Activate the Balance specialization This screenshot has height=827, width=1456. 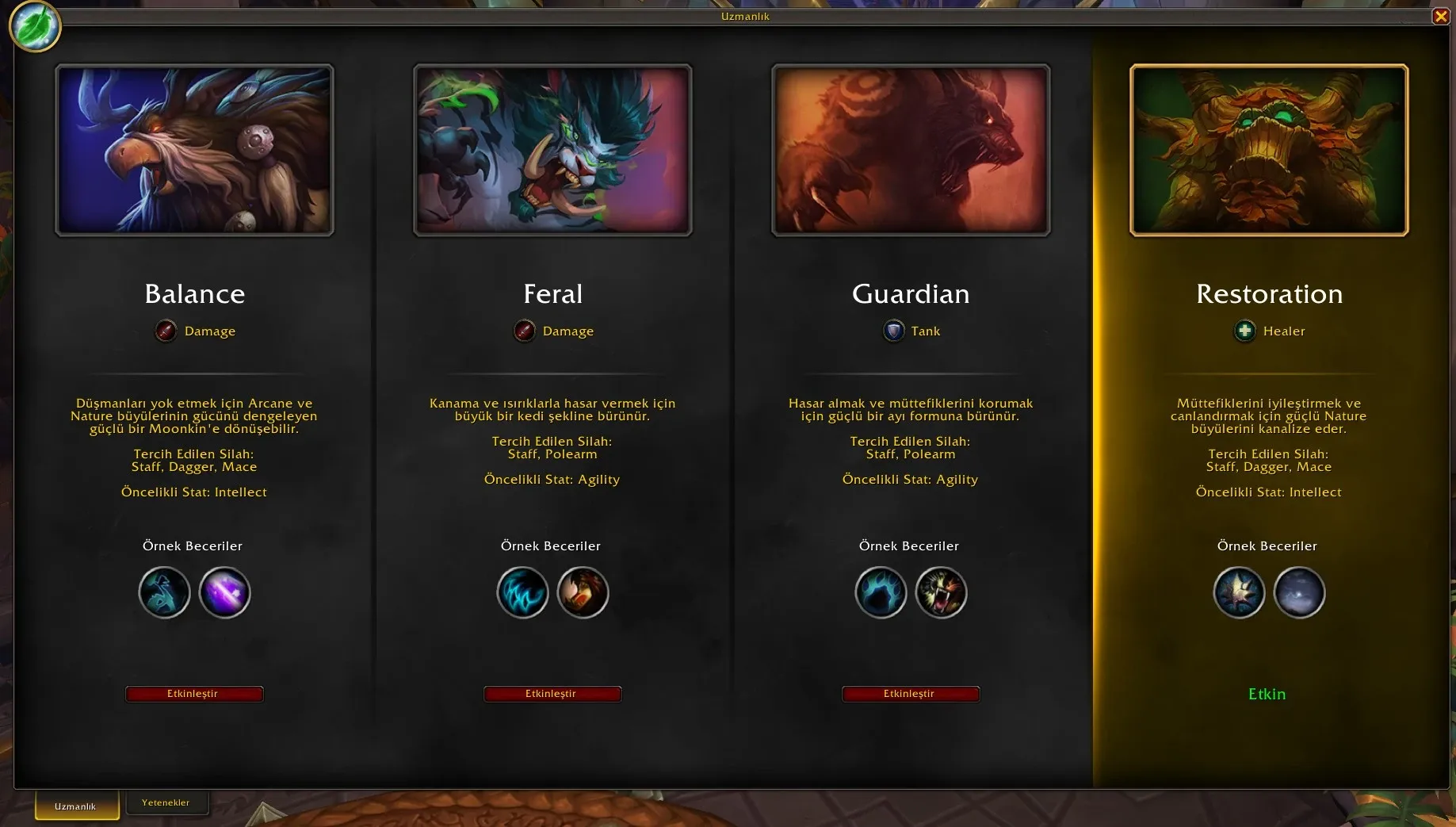[194, 694]
